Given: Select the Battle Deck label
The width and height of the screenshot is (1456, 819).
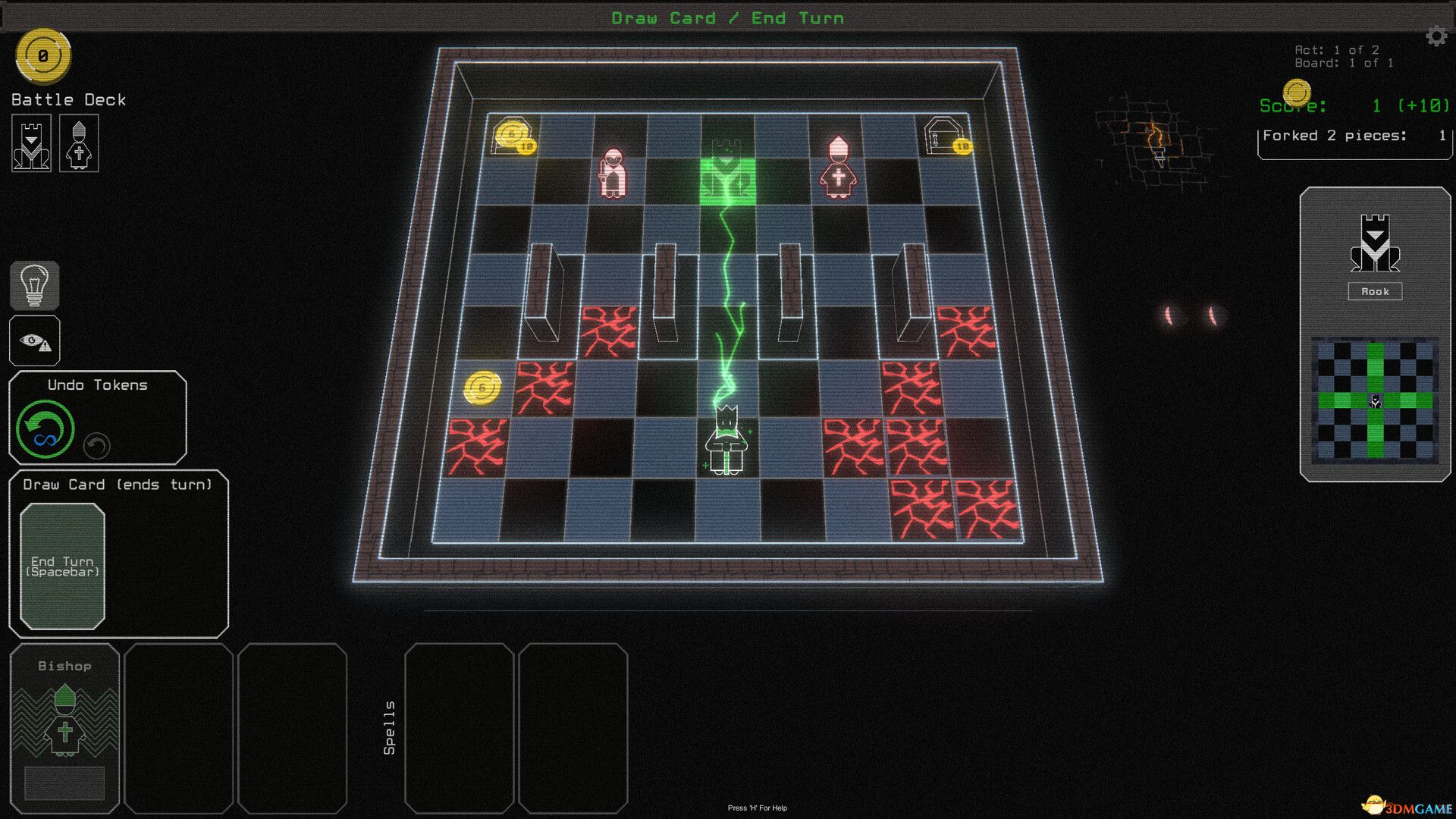Looking at the screenshot, I should [67, 99].
